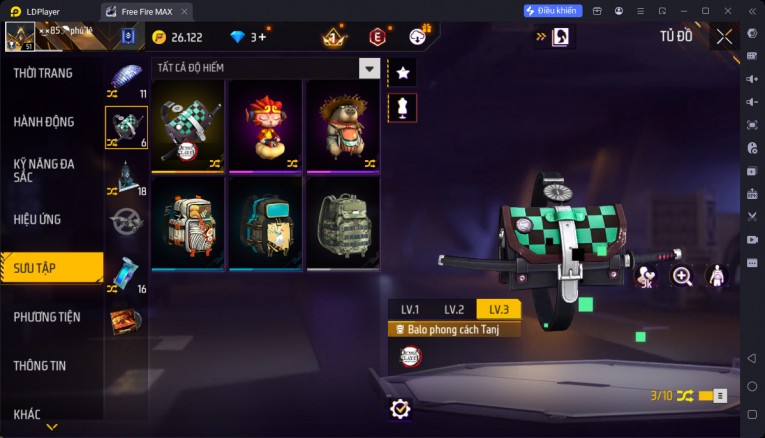Pick the teal goggles backpack

[x=265, y=223]
